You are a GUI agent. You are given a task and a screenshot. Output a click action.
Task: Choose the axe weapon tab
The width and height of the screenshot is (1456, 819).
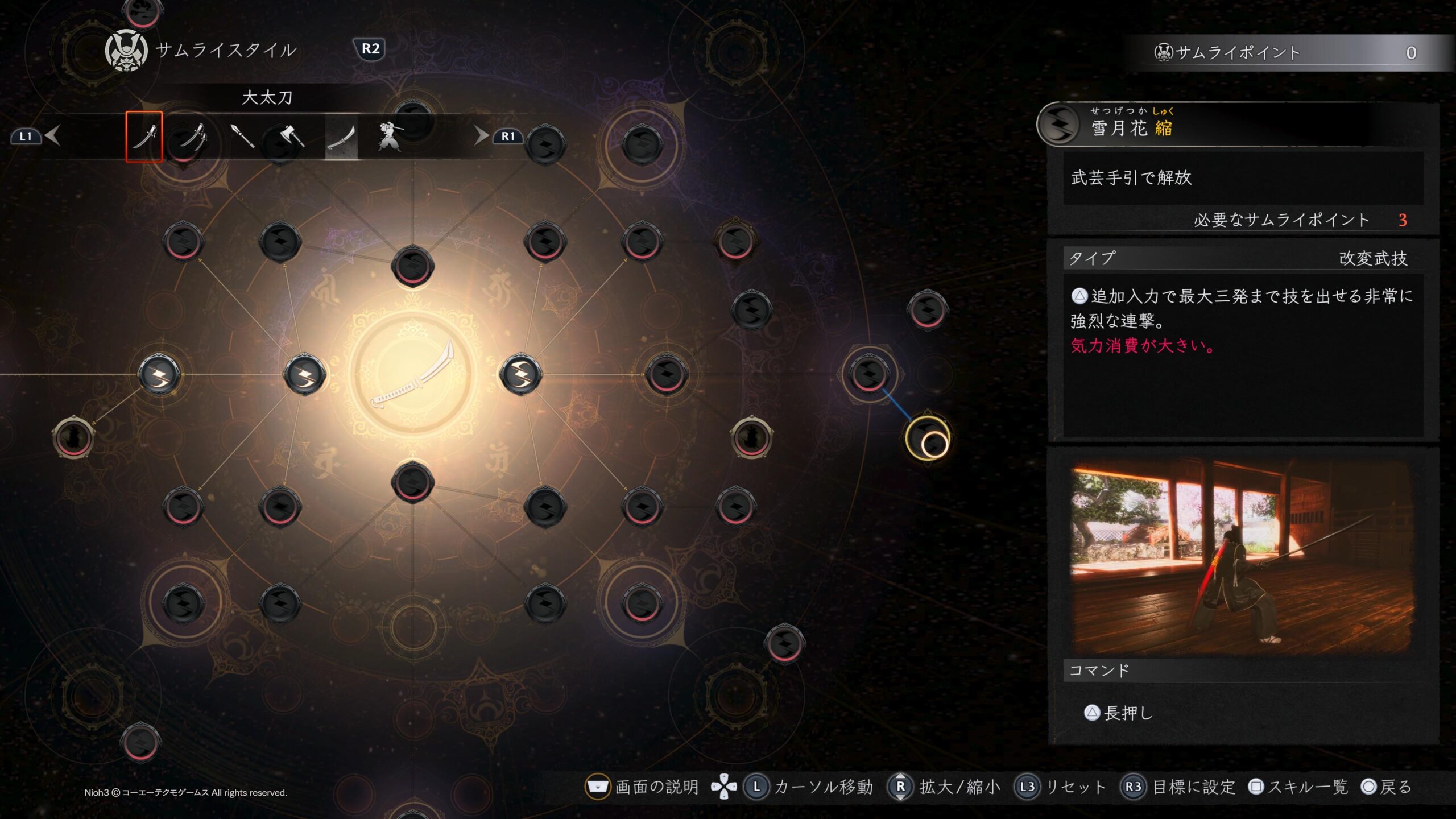coord(292,136)
